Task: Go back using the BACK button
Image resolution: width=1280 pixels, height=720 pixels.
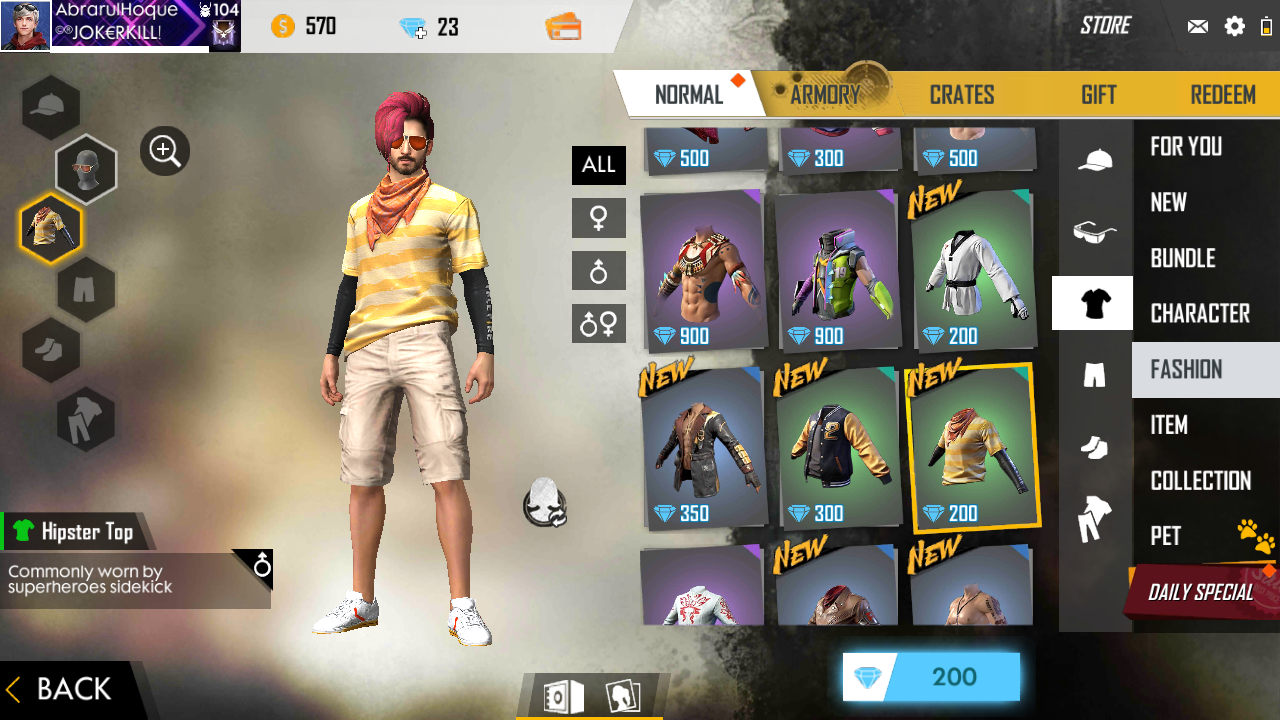Action: point(62,689)
